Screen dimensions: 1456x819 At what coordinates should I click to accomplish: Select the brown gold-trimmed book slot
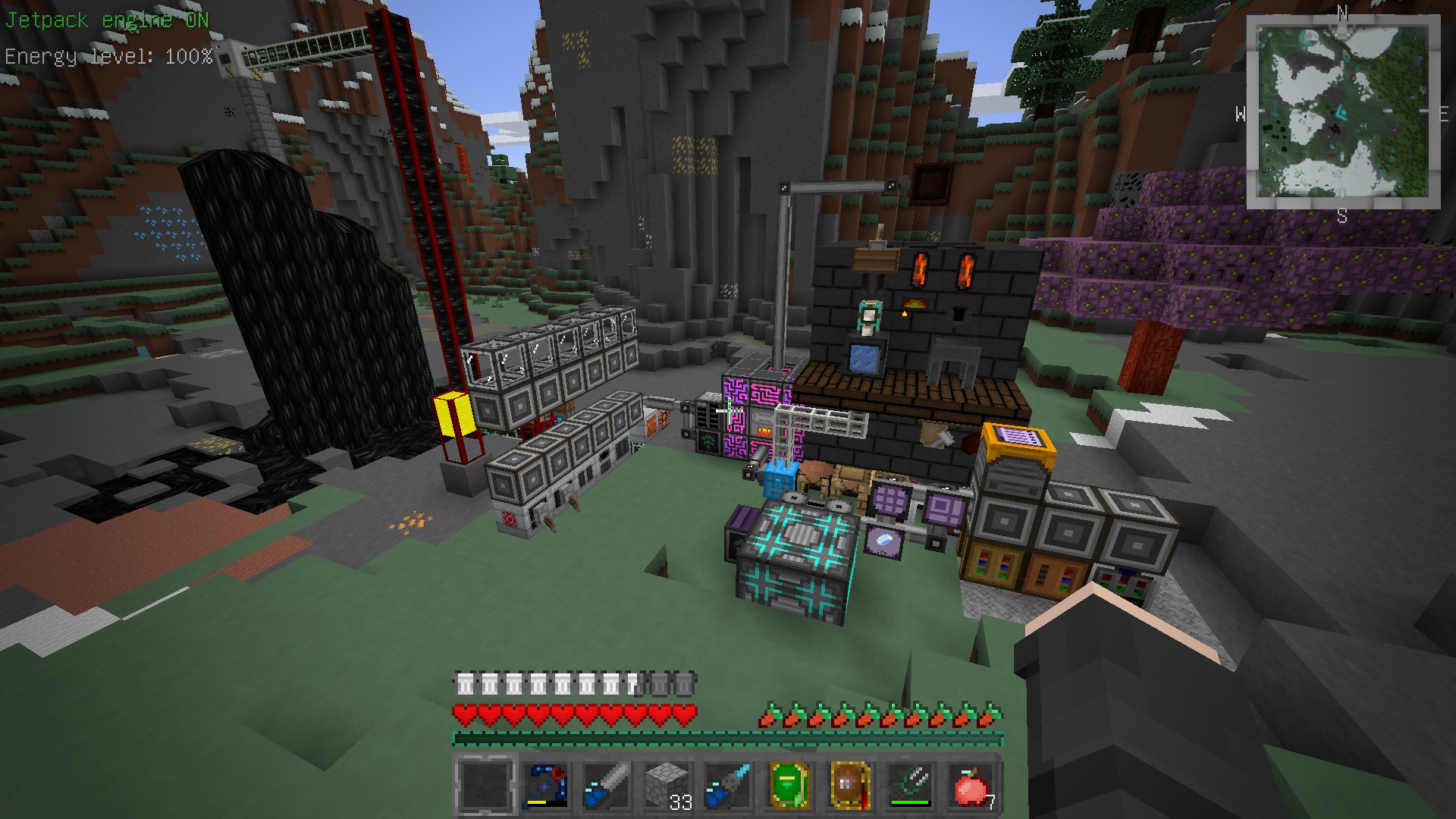tap(849, 786)
